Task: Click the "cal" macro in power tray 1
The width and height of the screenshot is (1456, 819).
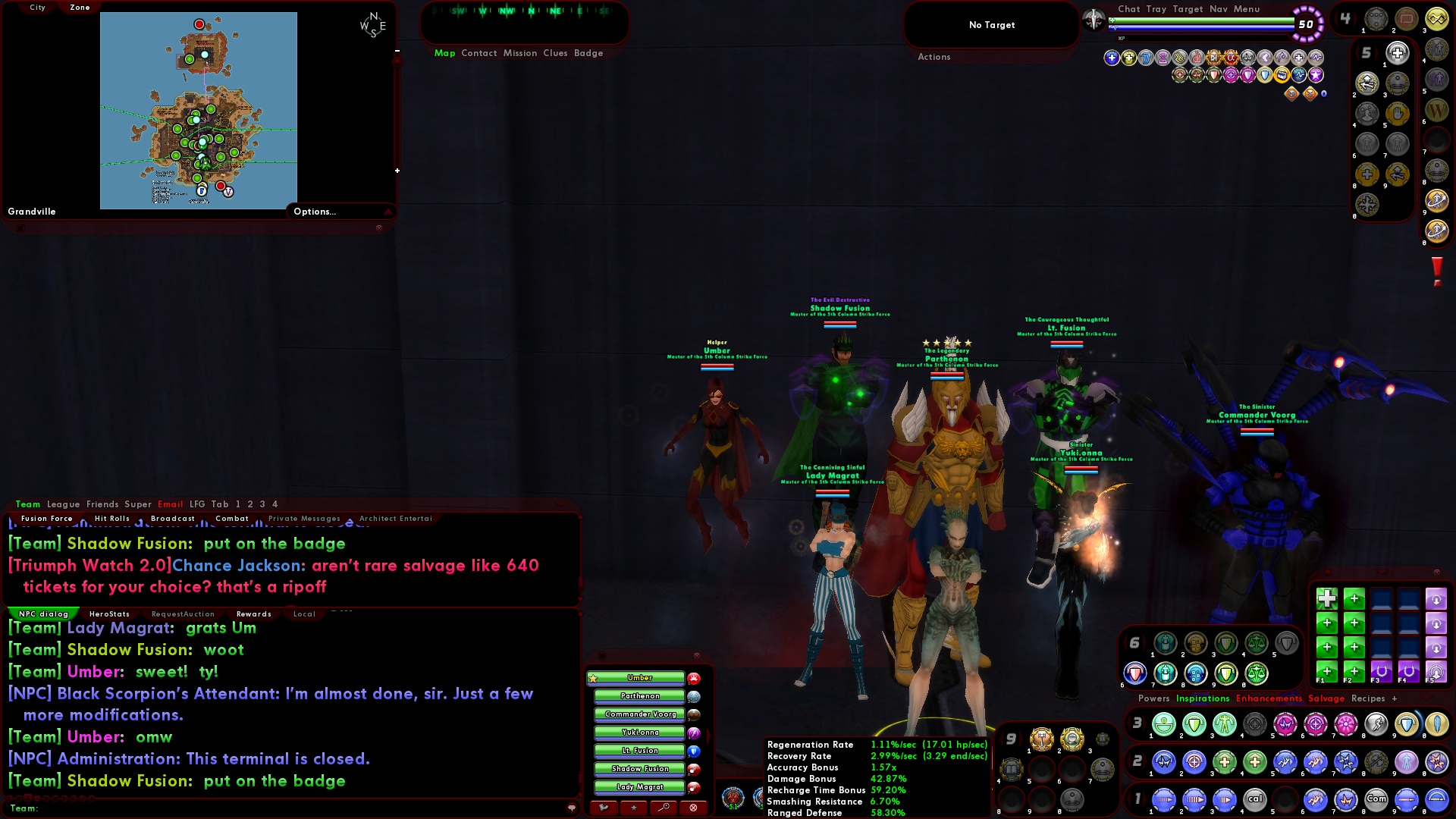Action: (x=1255, y=799)
